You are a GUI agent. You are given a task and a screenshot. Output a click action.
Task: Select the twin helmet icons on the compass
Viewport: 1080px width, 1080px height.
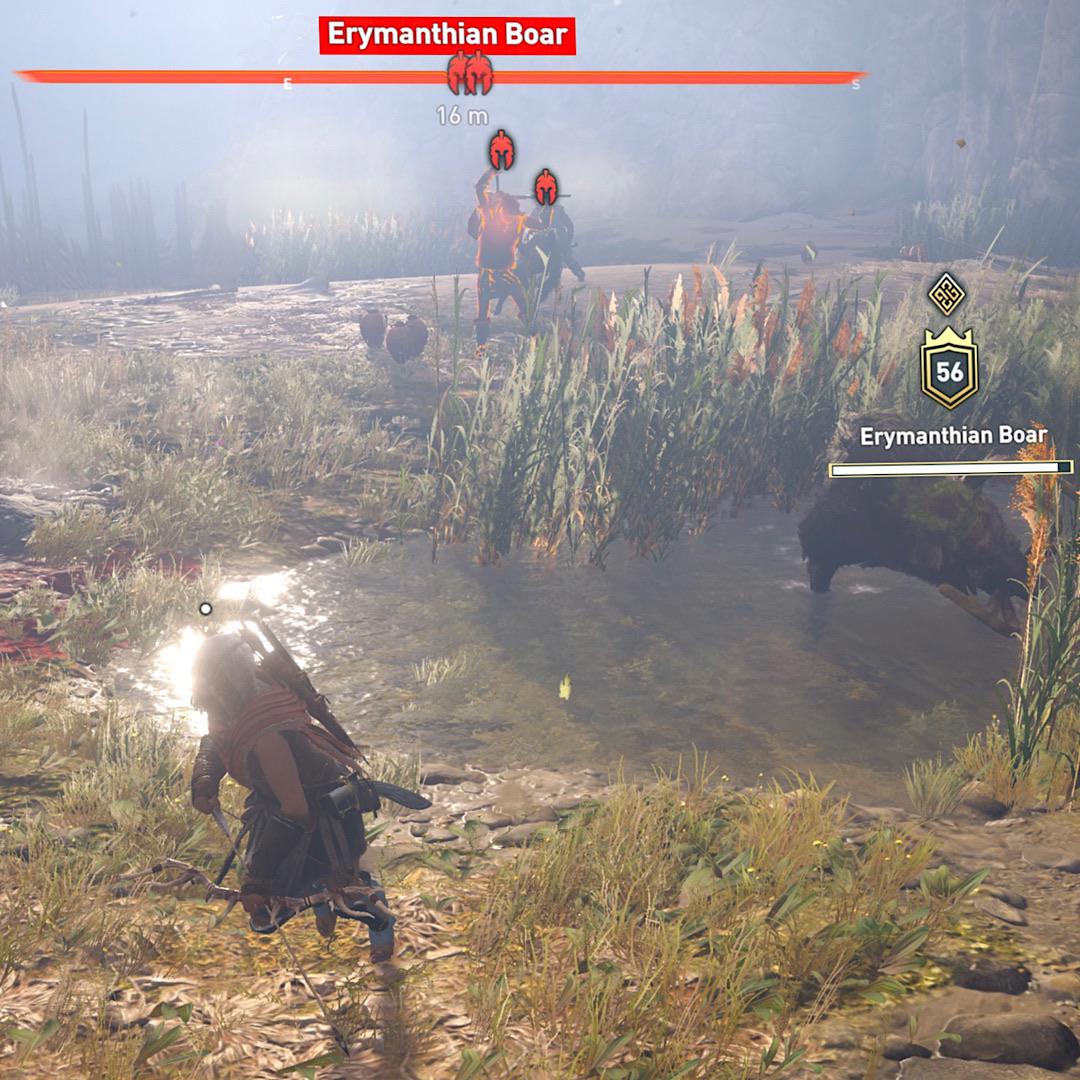tap(469, 73)
